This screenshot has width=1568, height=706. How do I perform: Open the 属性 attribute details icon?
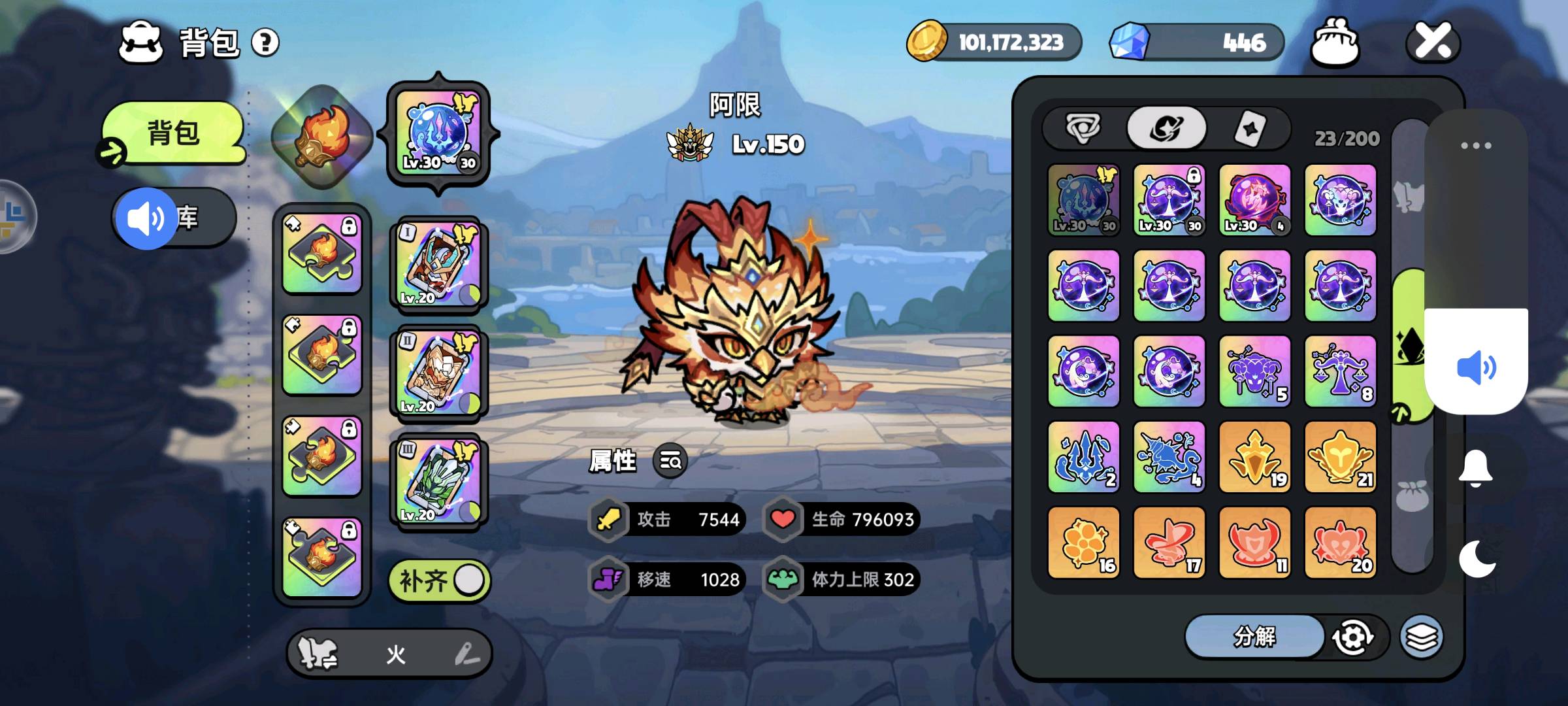670,461
